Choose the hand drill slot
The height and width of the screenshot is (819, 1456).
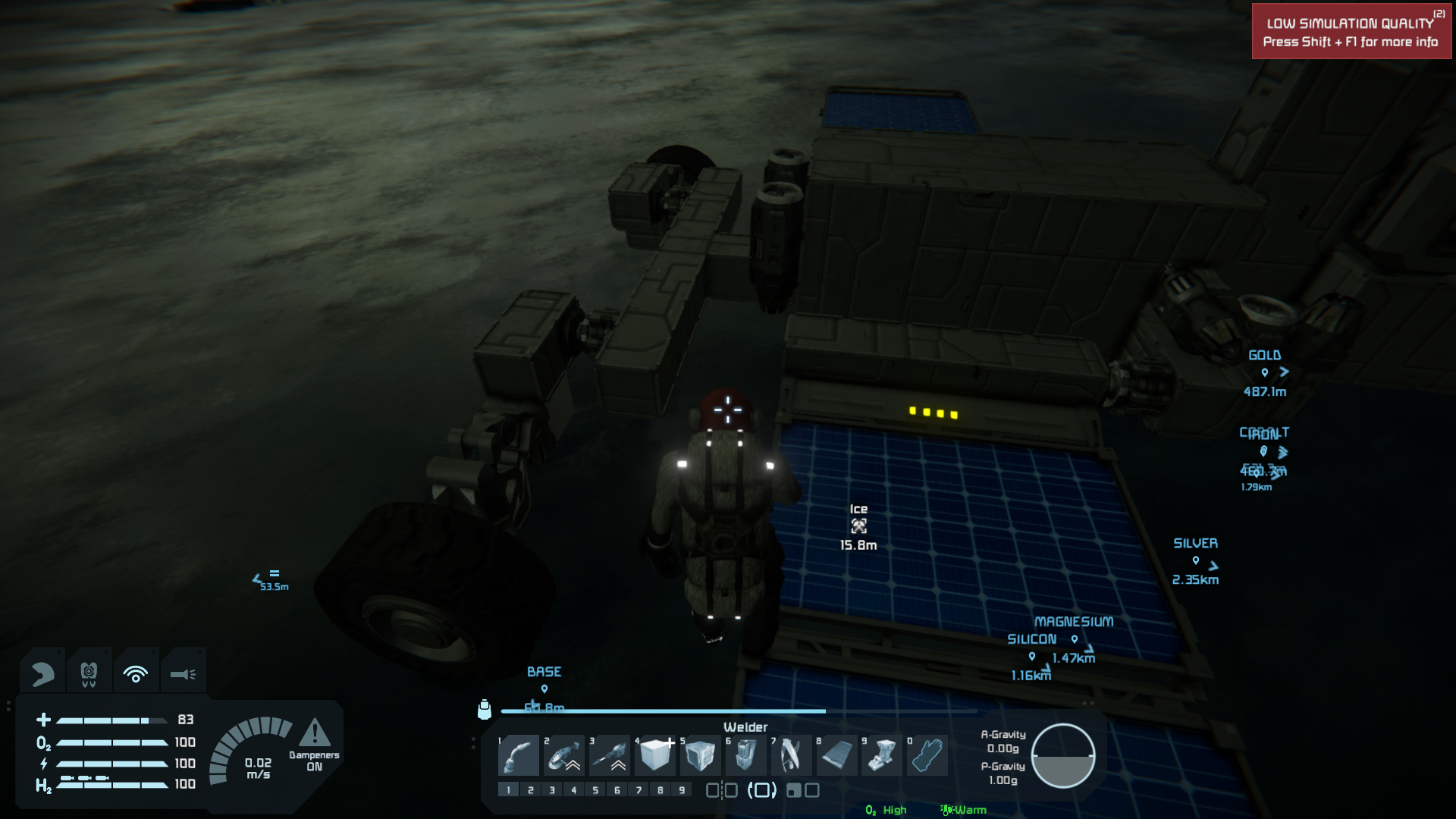pos(610,755)
